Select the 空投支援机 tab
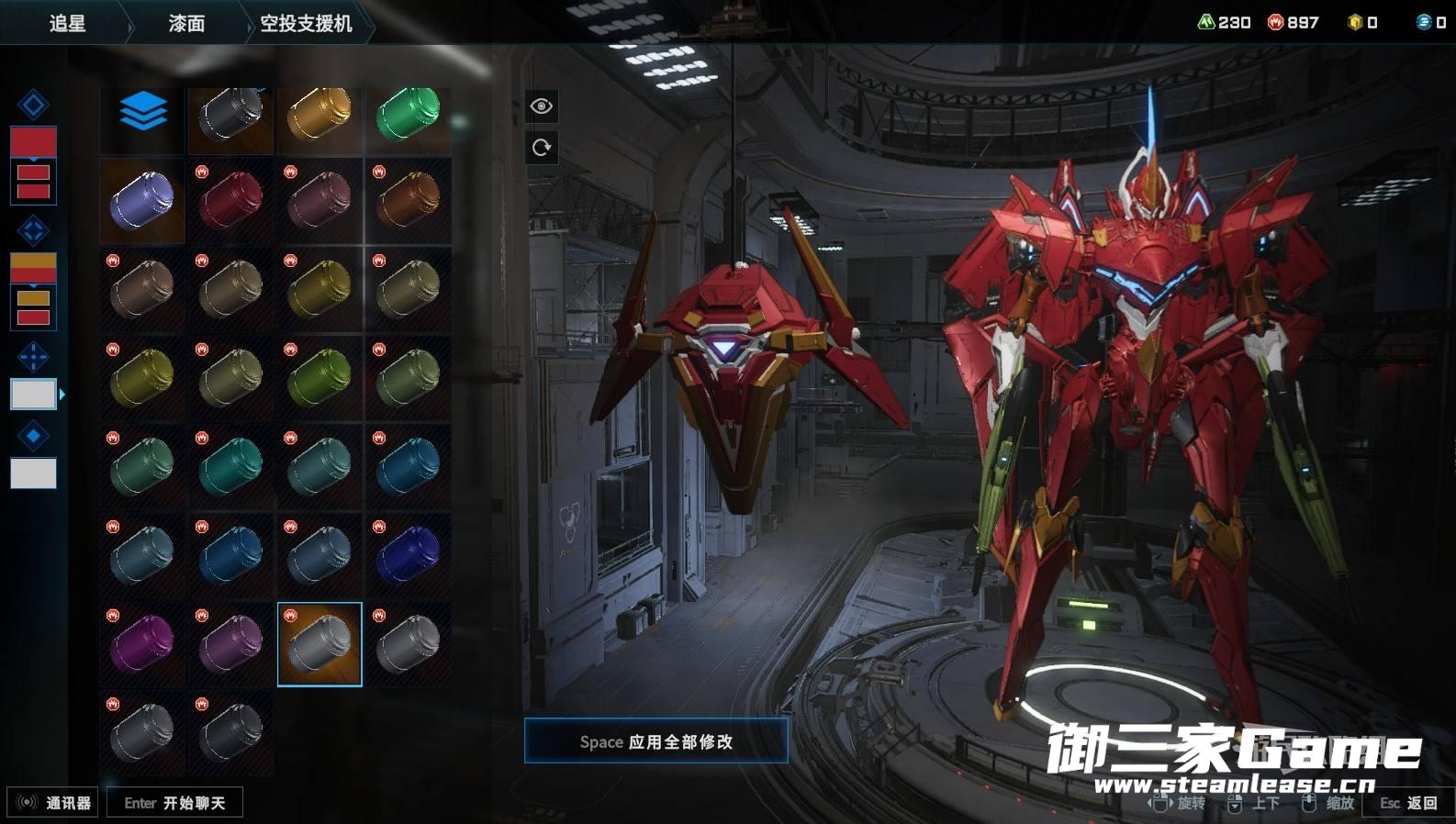Viewport: 1456px width, 824px height. click(x=306, y=24)
